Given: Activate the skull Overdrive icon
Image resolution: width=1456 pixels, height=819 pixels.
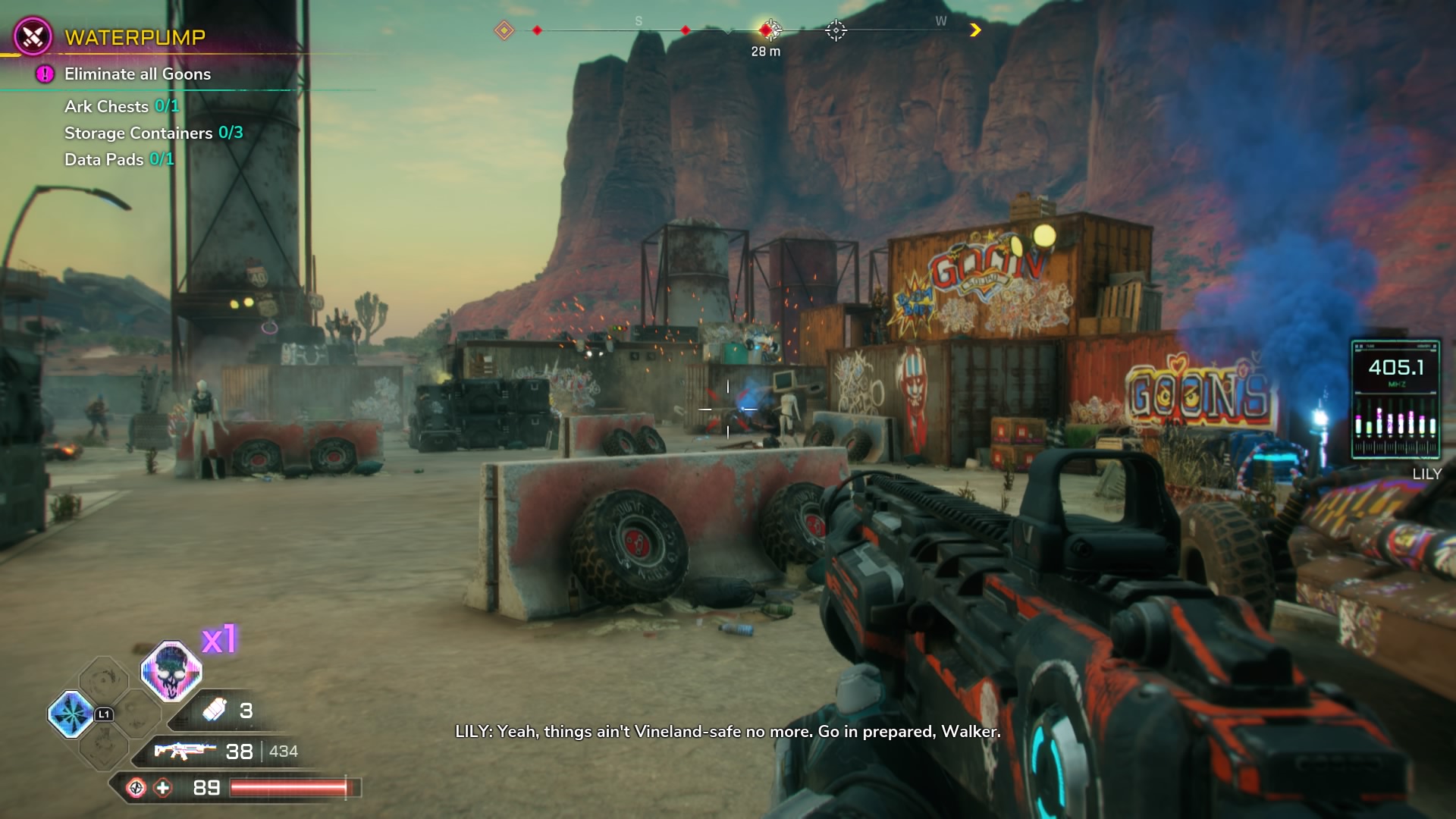Looking at the screenshot, I should pyautogui.click(x=171, y=671).
